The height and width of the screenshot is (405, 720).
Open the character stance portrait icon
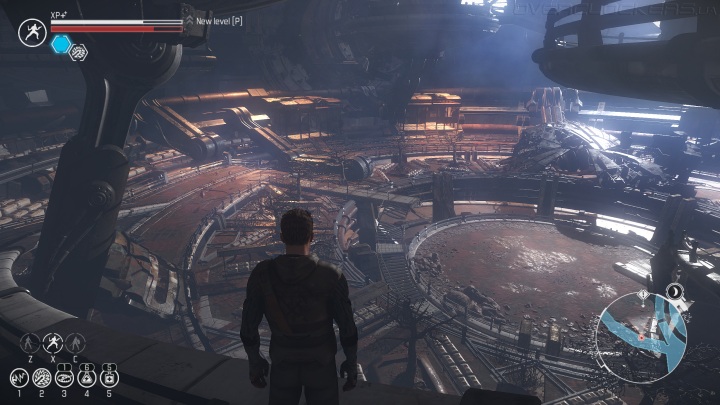click(x=32, y=32)
